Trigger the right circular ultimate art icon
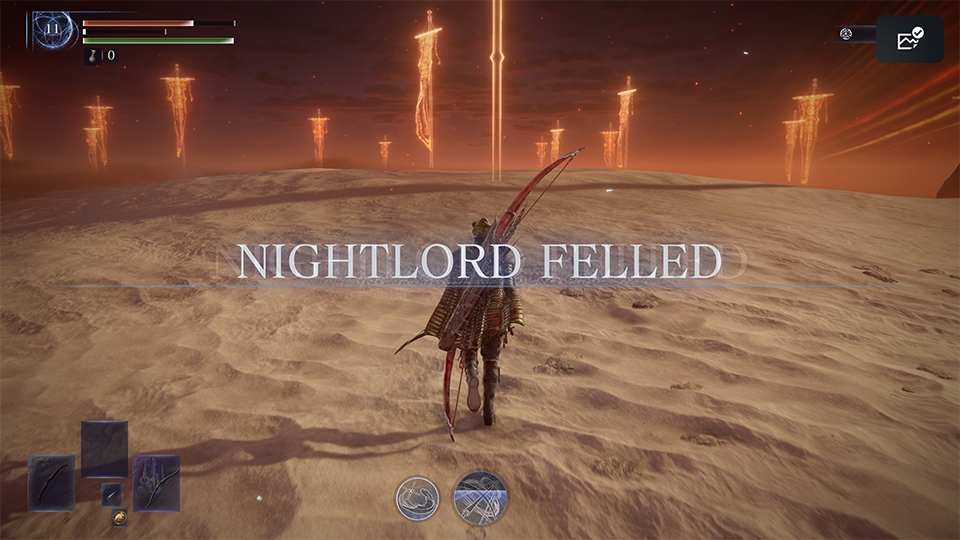The image size is (960, 540). point(480,498)
